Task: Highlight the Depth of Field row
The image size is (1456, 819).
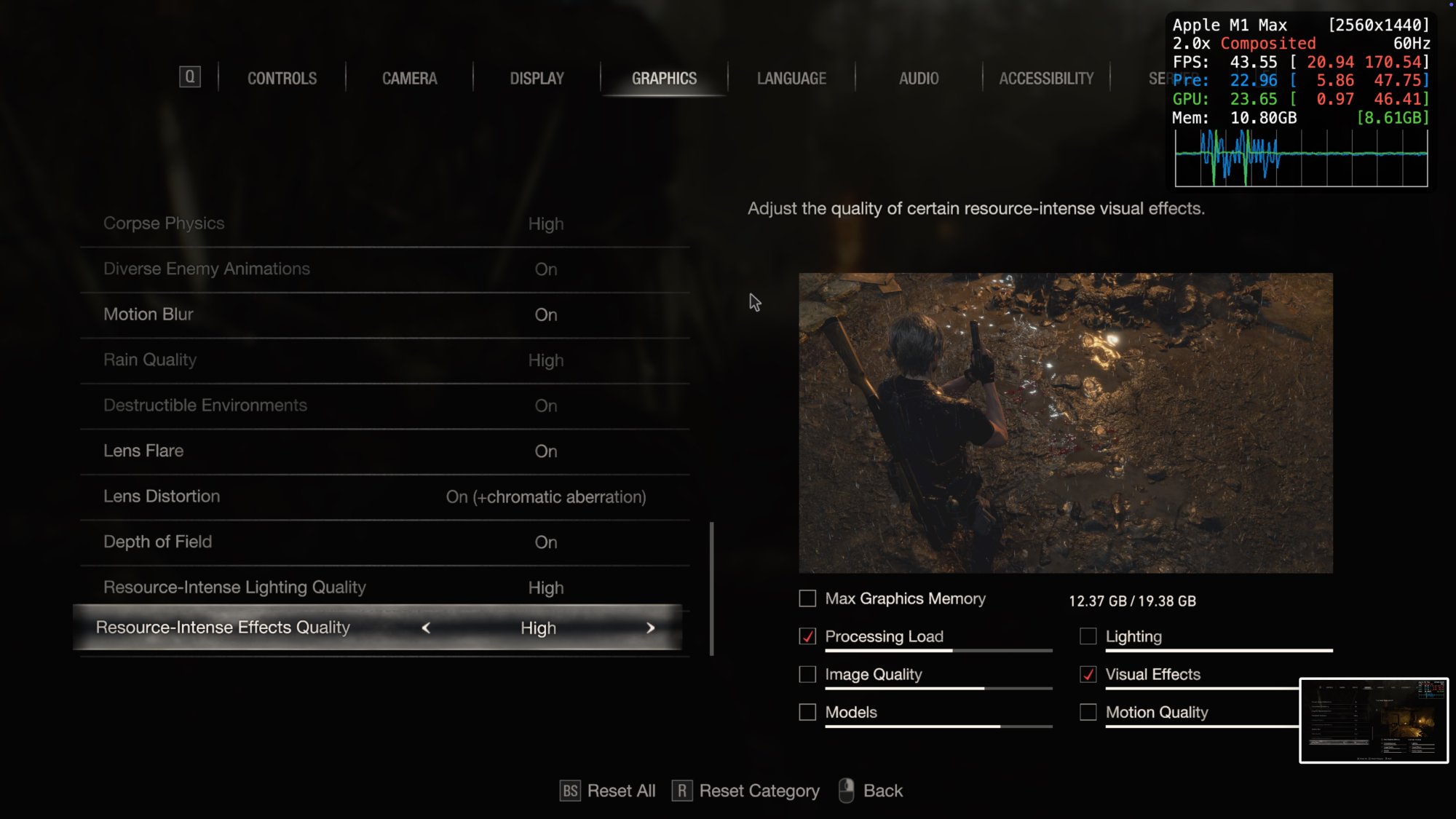Action: tap(384, 542)
